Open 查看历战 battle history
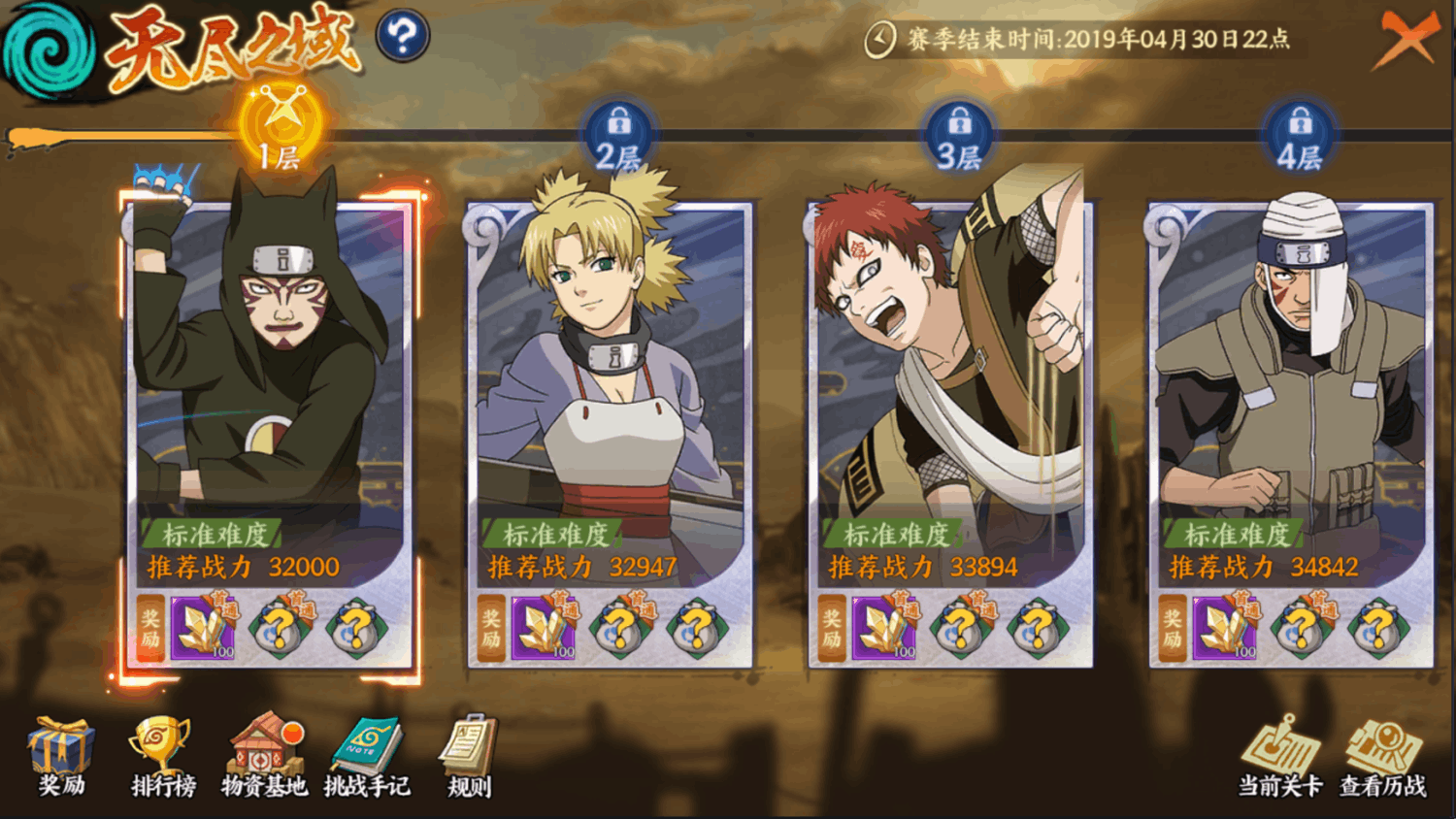The height and width of the screenshot is (819, 1456). (x=1383, y=759)
